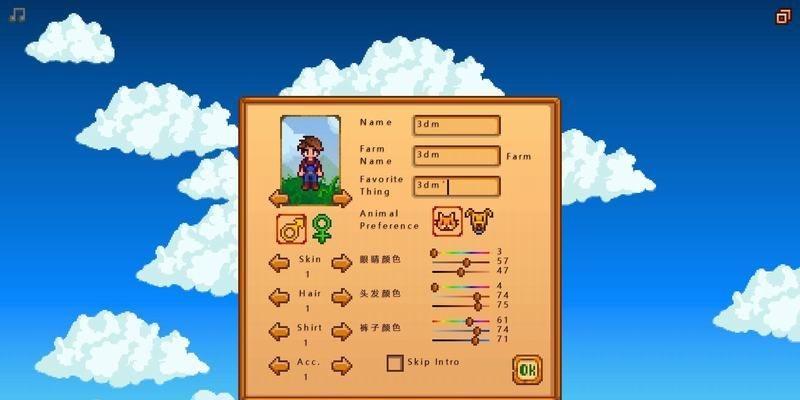Select the Farm Name text box
This screenshot has height=400, width=800.
pyautogui.click(x=456, y=156)
